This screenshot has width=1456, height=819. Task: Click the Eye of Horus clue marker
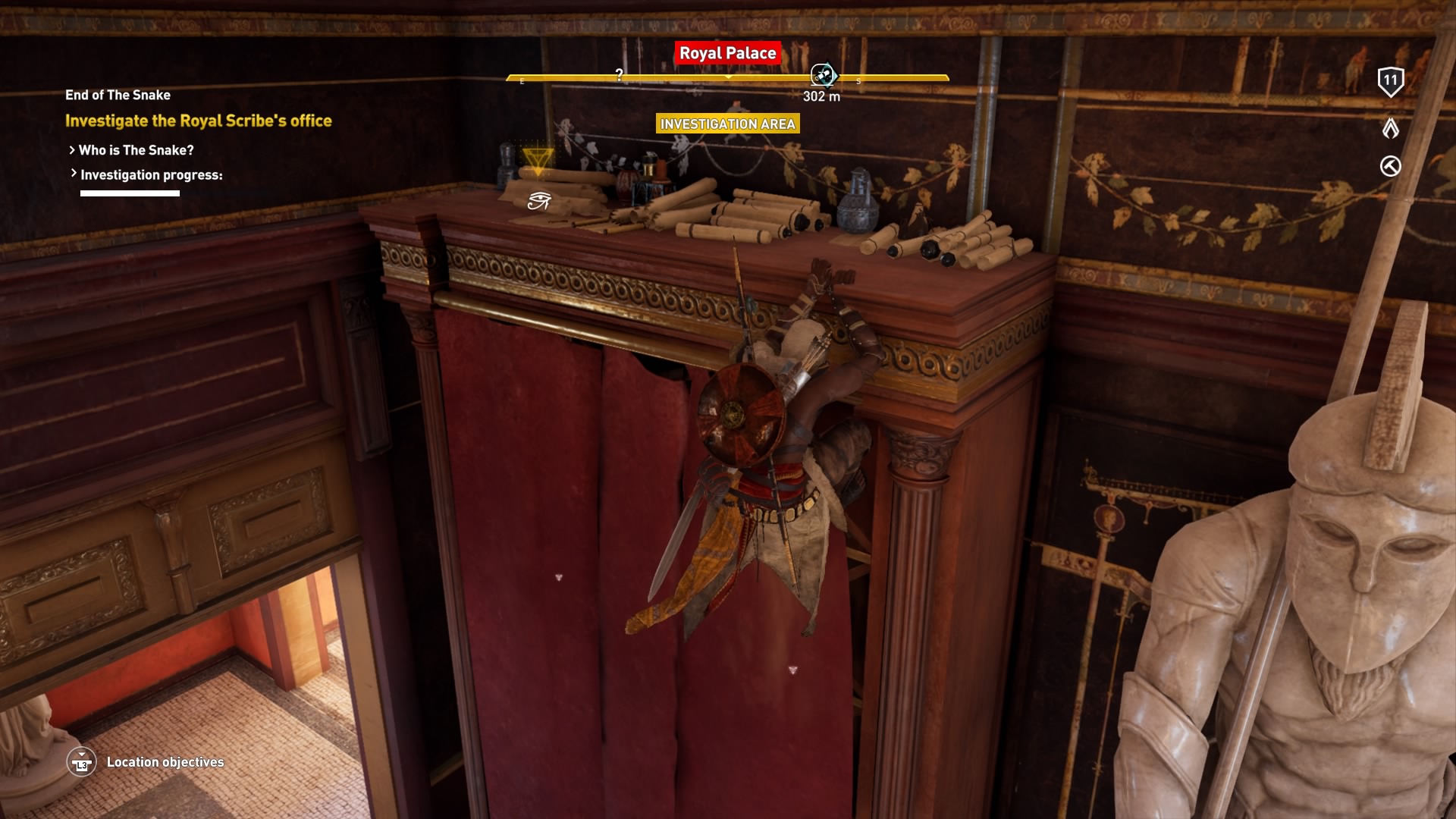click(538, 200)
